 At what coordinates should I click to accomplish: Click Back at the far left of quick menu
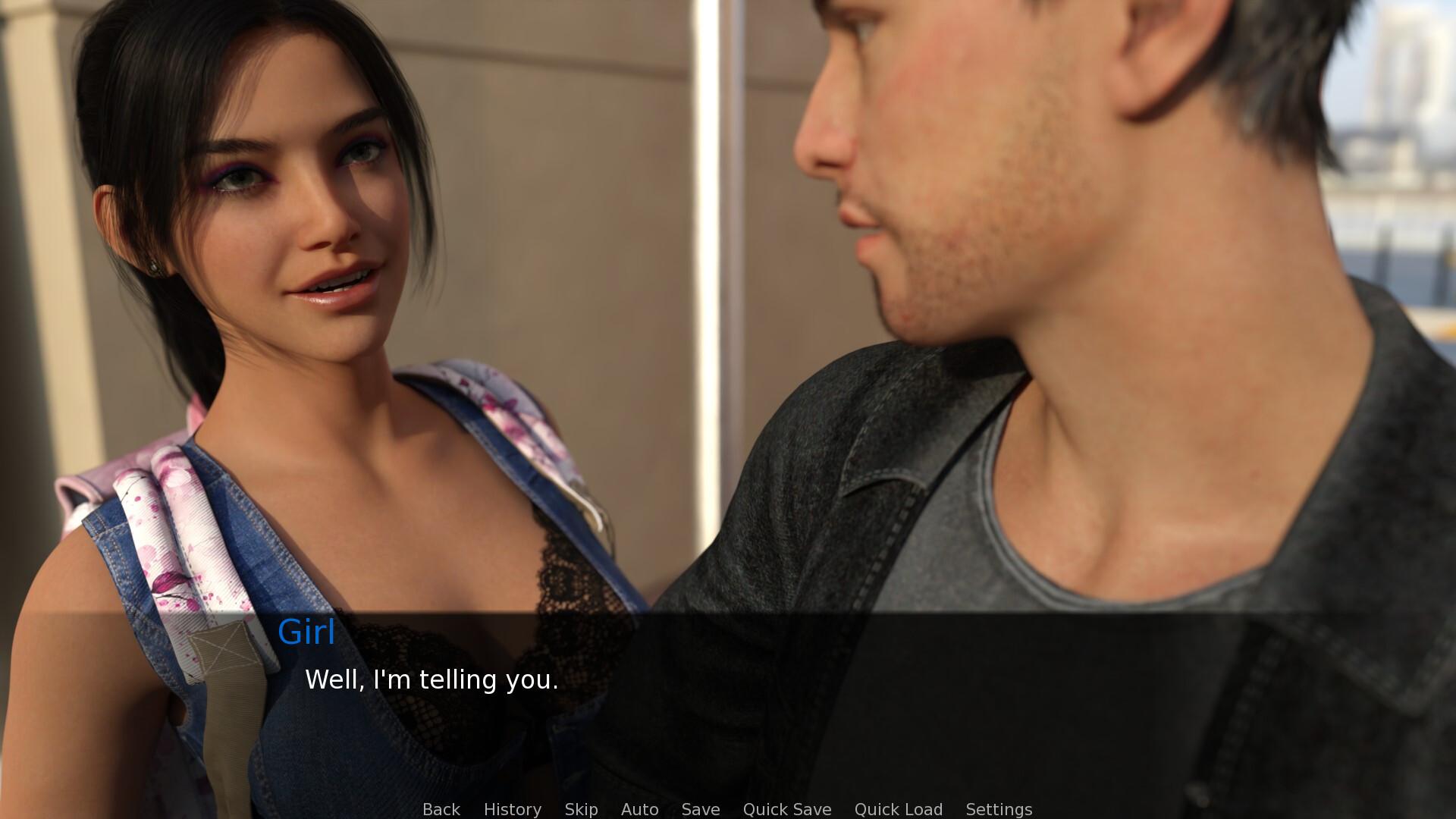pyautogui.click(x=441, y=809)
